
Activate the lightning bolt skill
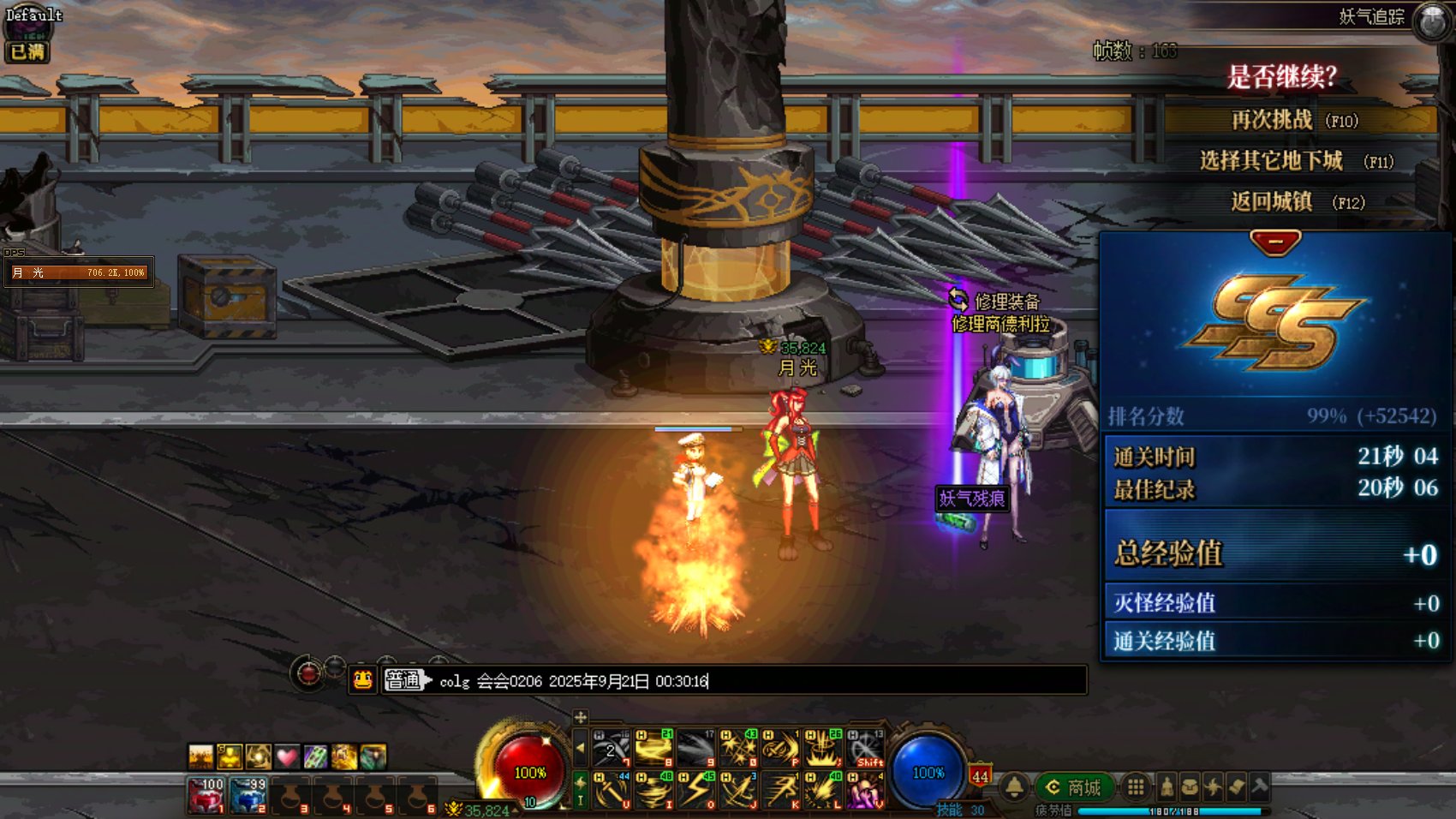[x=695, y=792]
